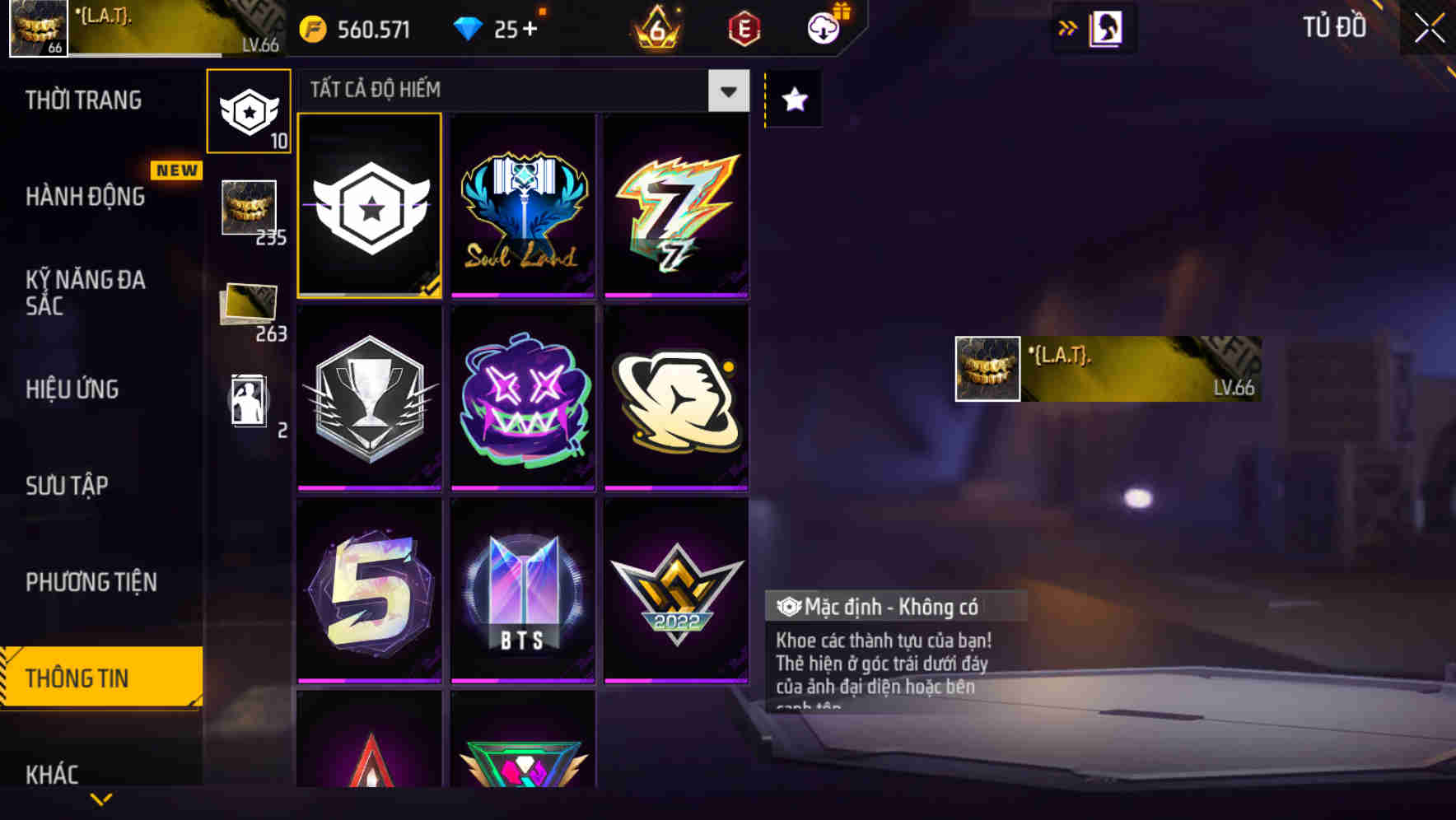Enable the Soul Land badge
The image size is (1456, 820).
(522, 205)
